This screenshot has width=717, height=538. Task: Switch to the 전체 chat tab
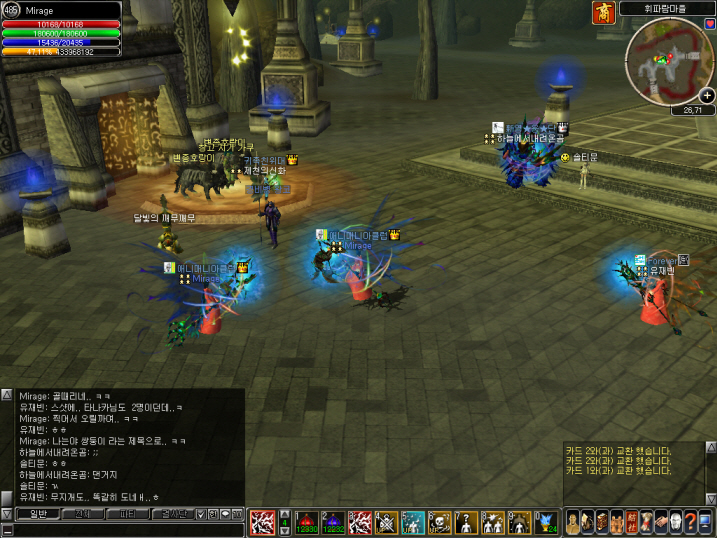[x=85, y=514]
